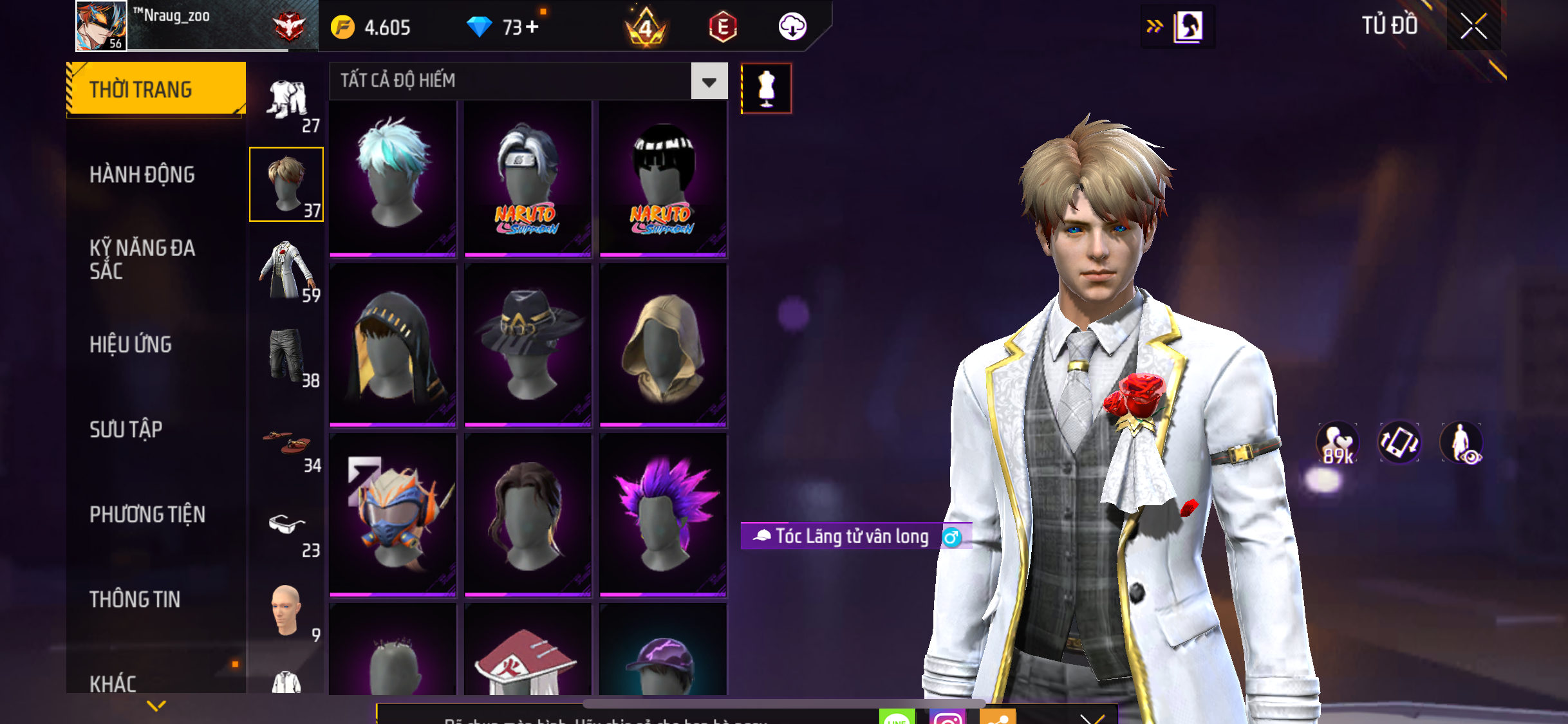
Task: Pick the silver hair Naruto headband item
Action: pos(528,177)
